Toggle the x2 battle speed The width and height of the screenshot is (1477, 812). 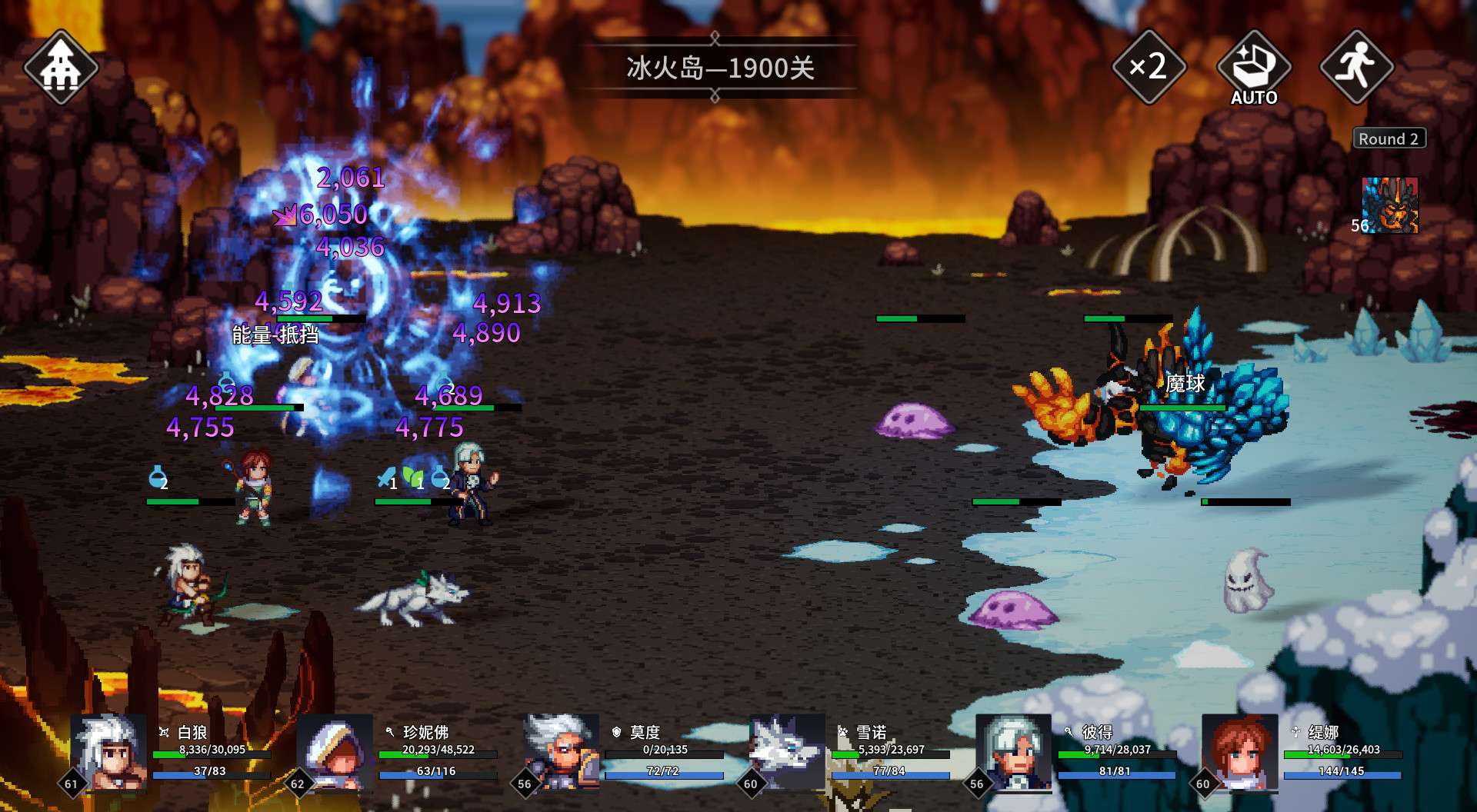tap(1149, 67)
